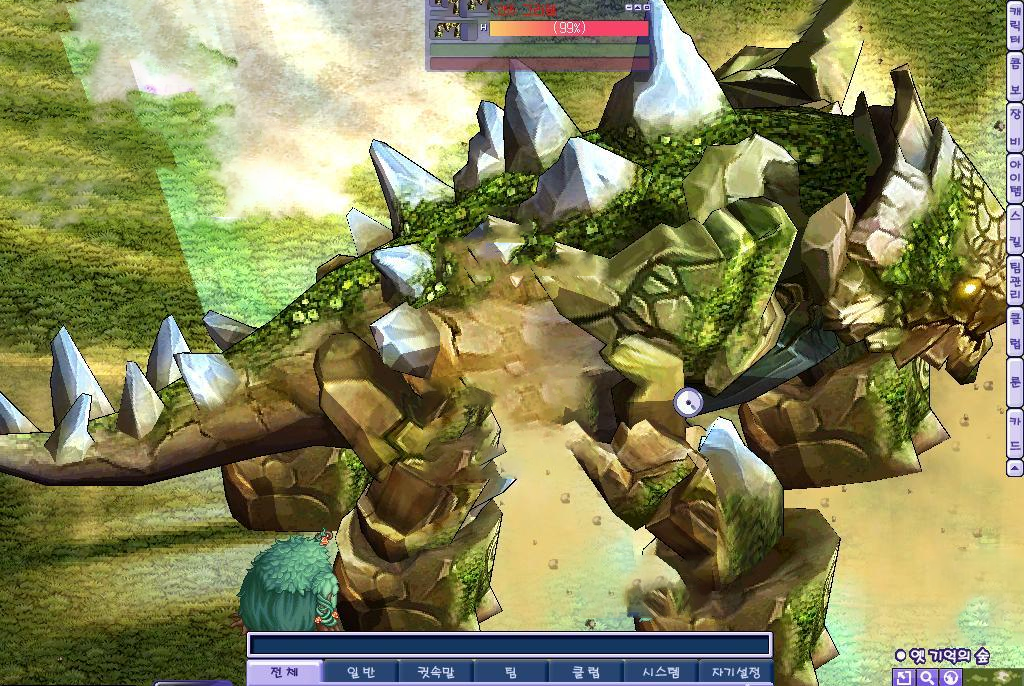Open the 자기설정 (Custom) chat tab
The width and height of the screenshot is (1024, 686).
coord(735,673)
